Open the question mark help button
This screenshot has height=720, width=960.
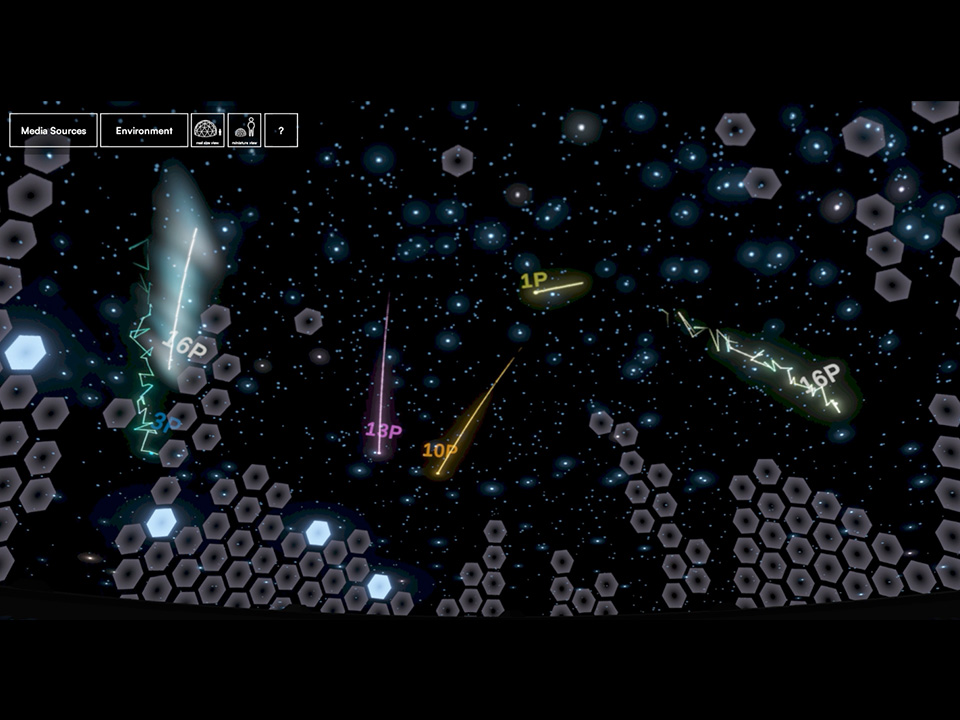pyautogui.click(x=281, y=130)
